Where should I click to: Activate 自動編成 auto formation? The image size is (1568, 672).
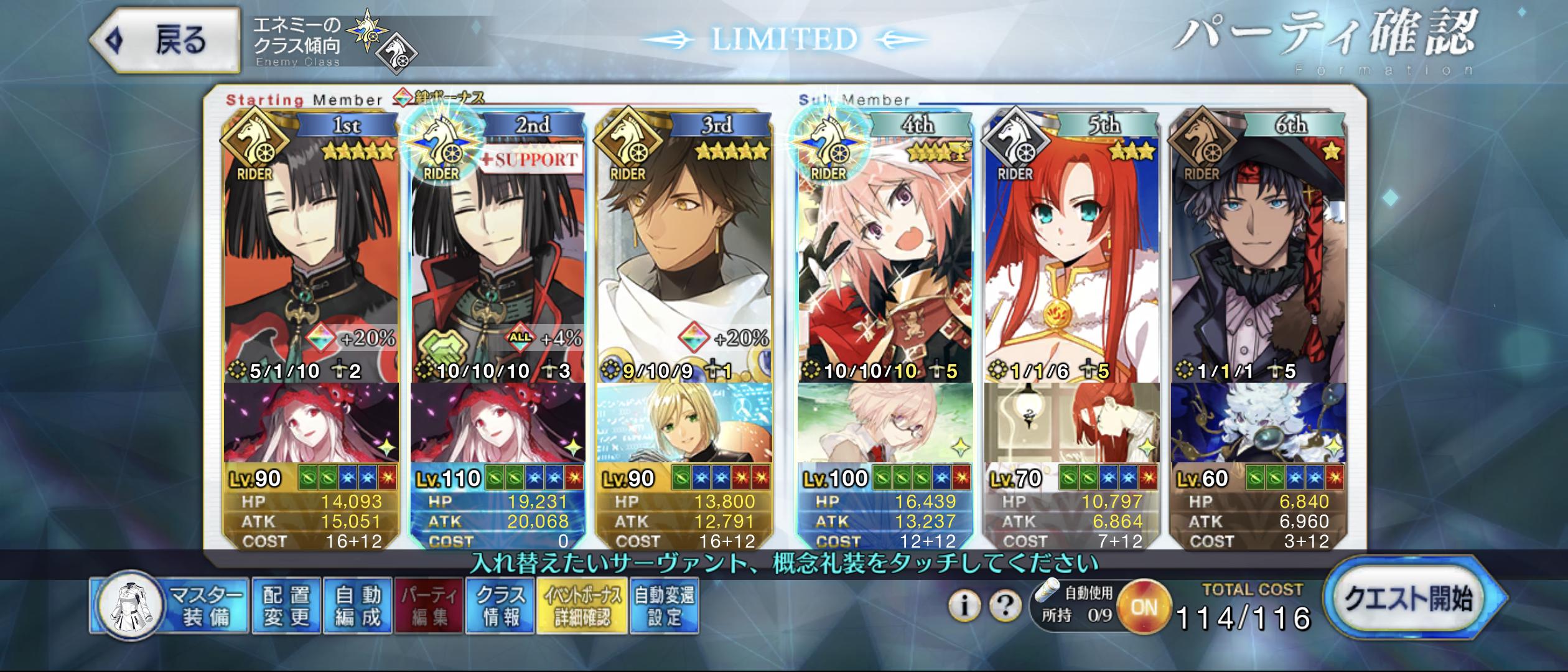coord(357,606)
